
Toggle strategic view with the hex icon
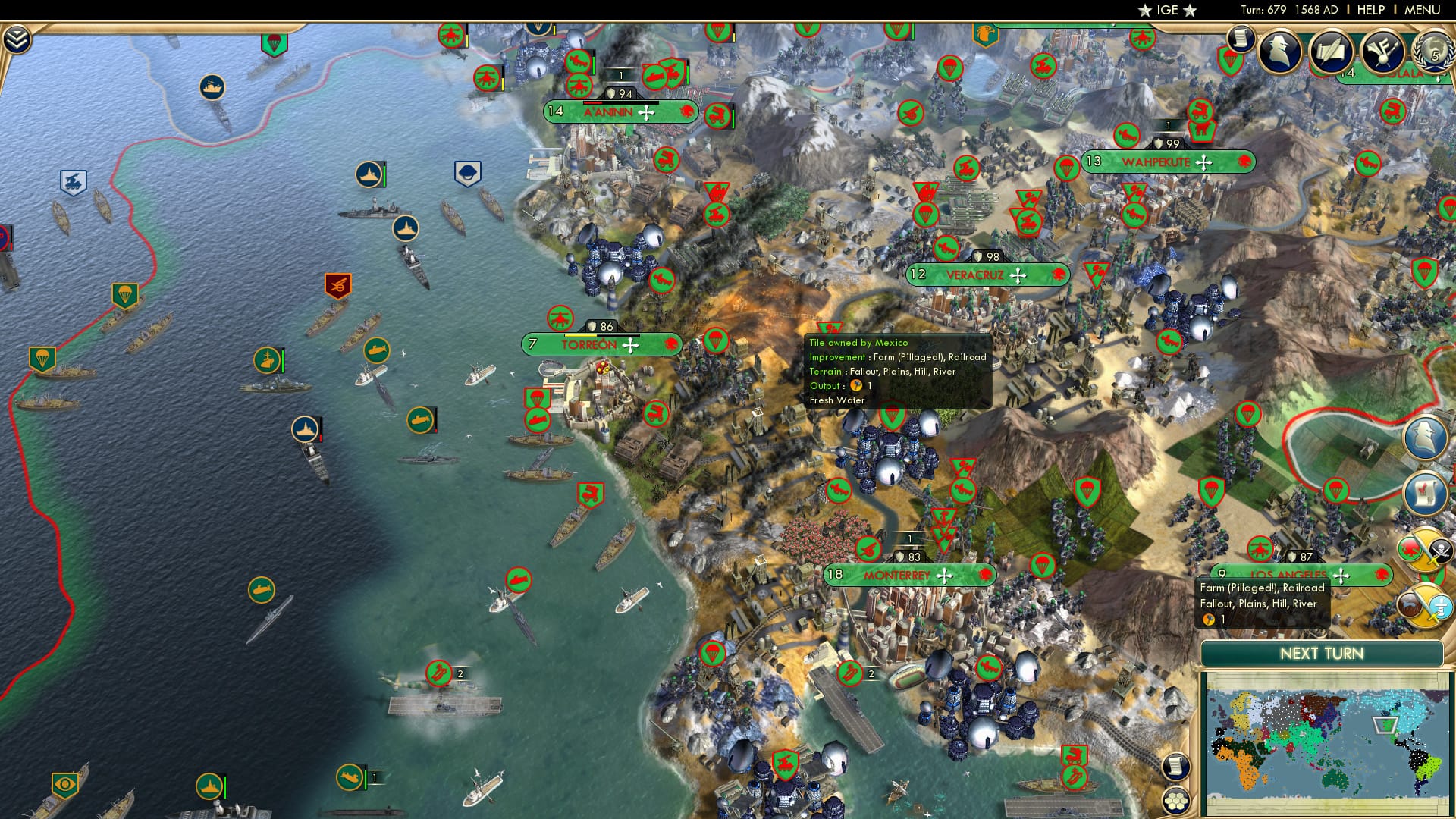[x=1177, y=801]
